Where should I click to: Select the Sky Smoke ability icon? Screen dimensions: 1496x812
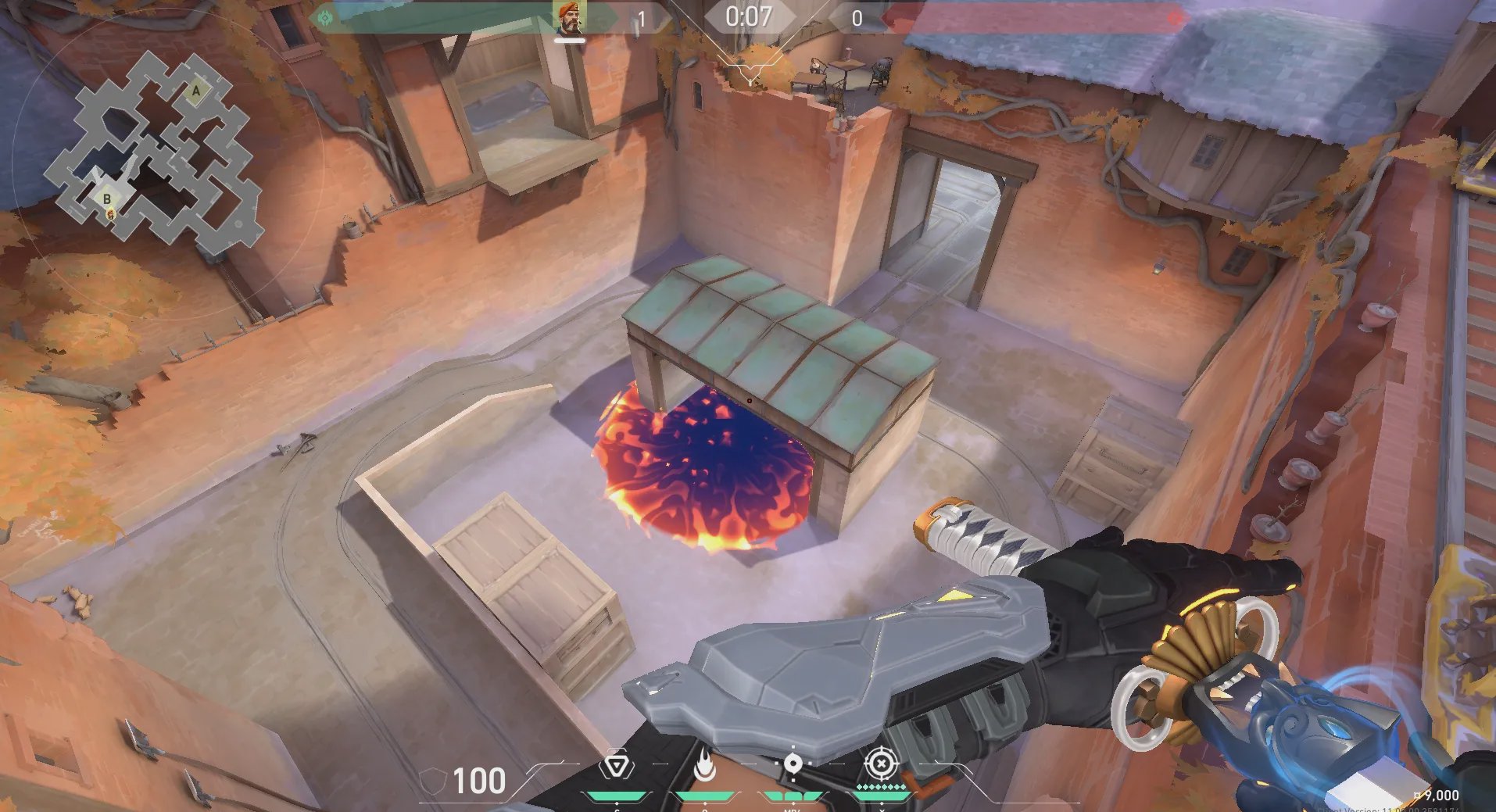click(x=793, y=764)
